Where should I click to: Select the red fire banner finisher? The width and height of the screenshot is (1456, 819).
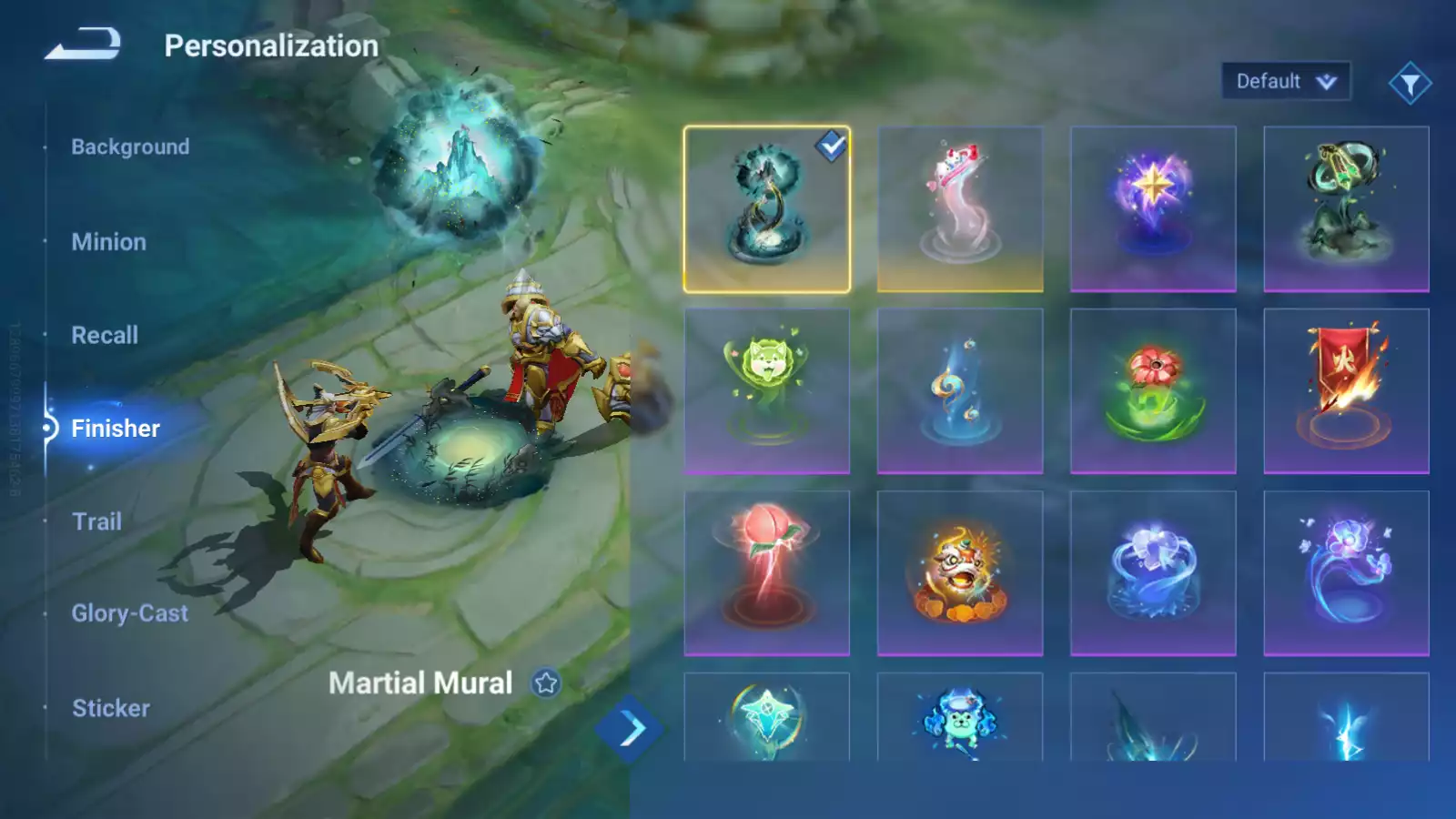click(1346, 391)
